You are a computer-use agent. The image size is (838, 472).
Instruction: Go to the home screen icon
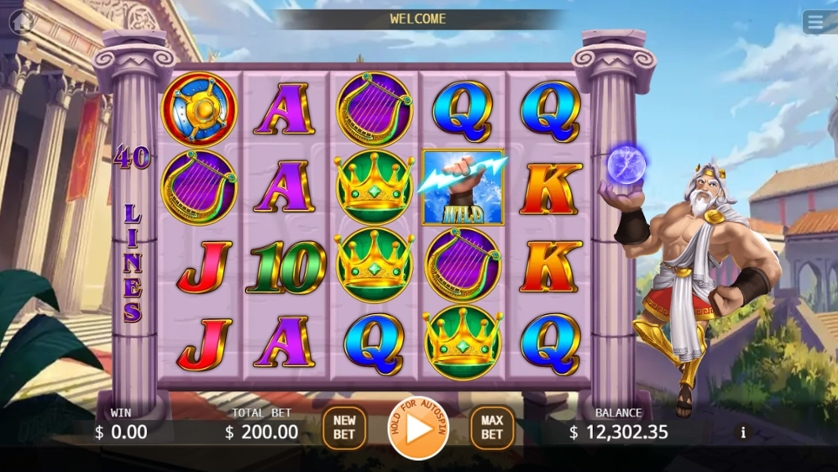tap(22, 21)
